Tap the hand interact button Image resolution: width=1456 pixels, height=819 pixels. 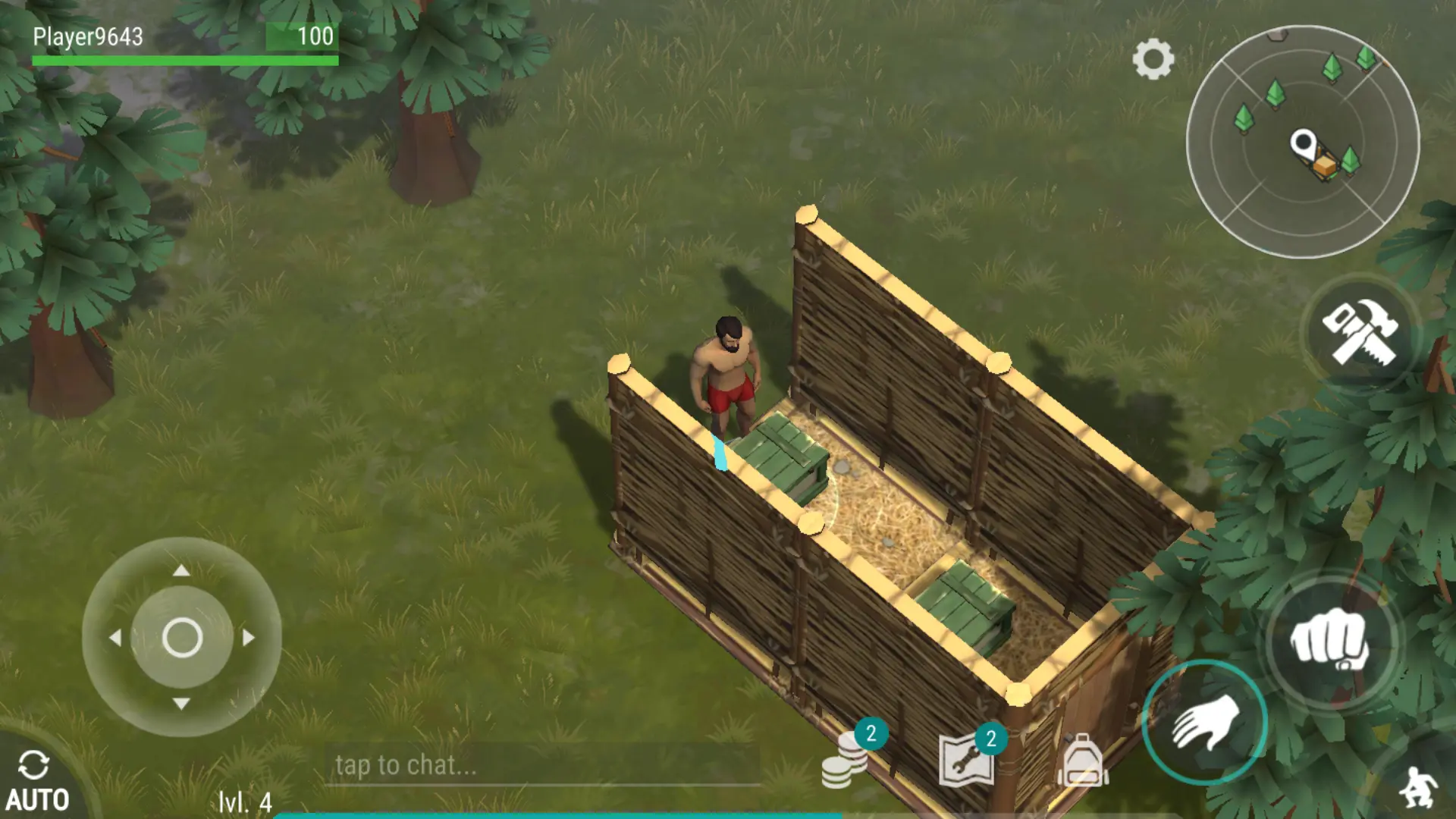coord(1204,722)
